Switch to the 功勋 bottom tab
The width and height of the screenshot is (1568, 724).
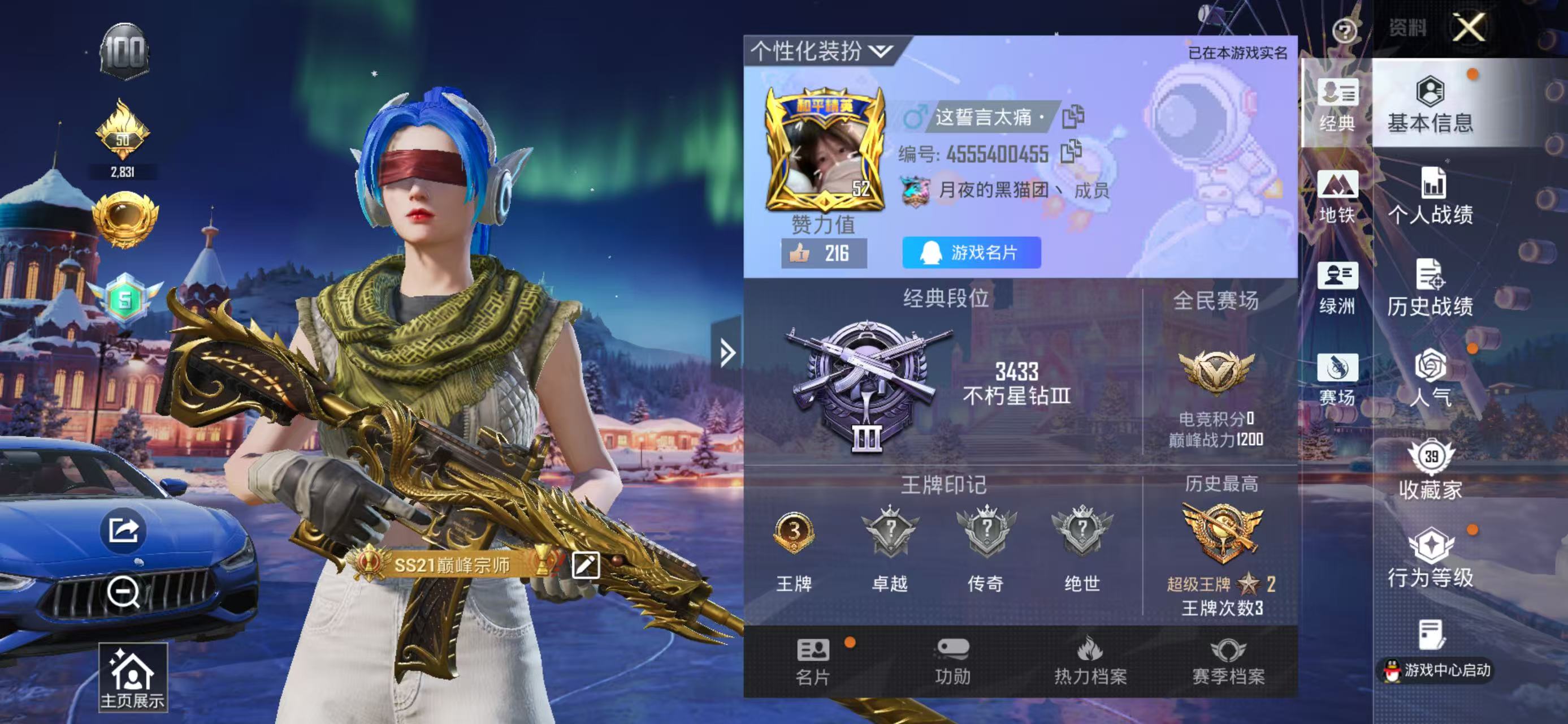tap(952, 661)
